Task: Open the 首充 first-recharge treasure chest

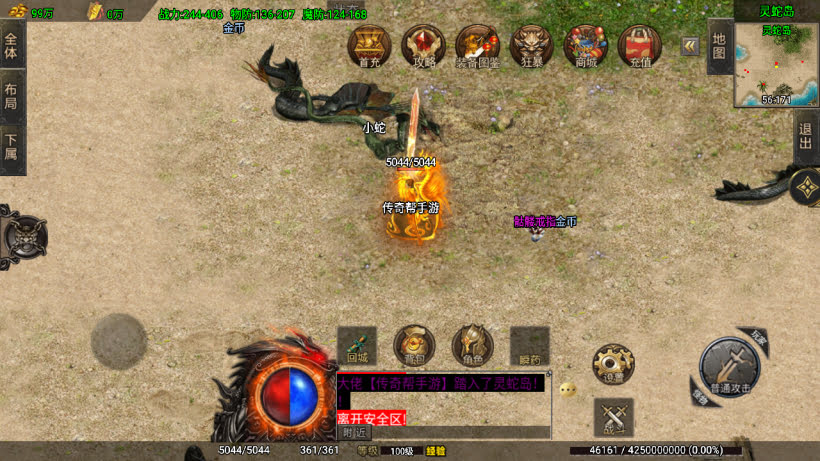Action: (x=369, y=46)
